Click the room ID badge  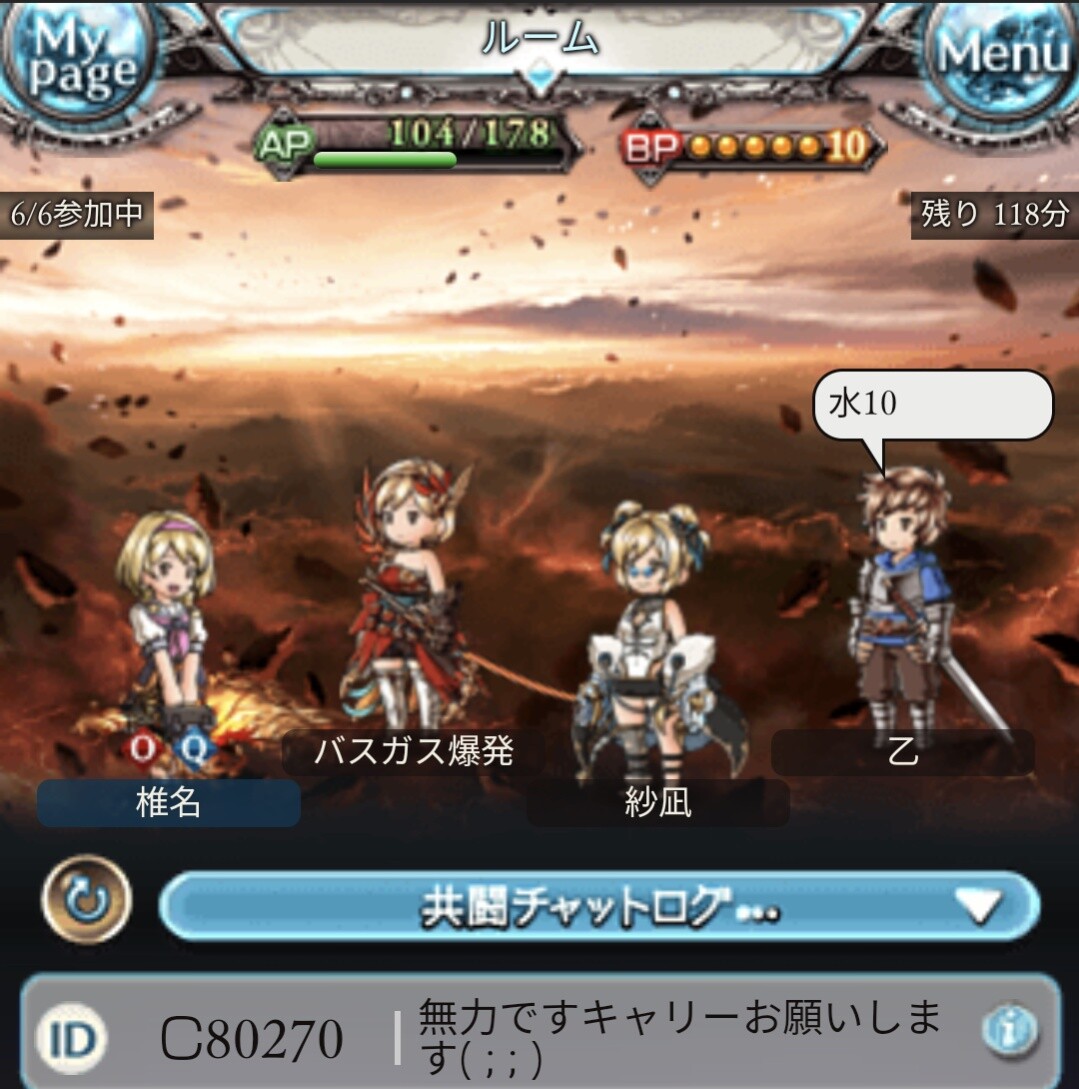click(72, 1040)
